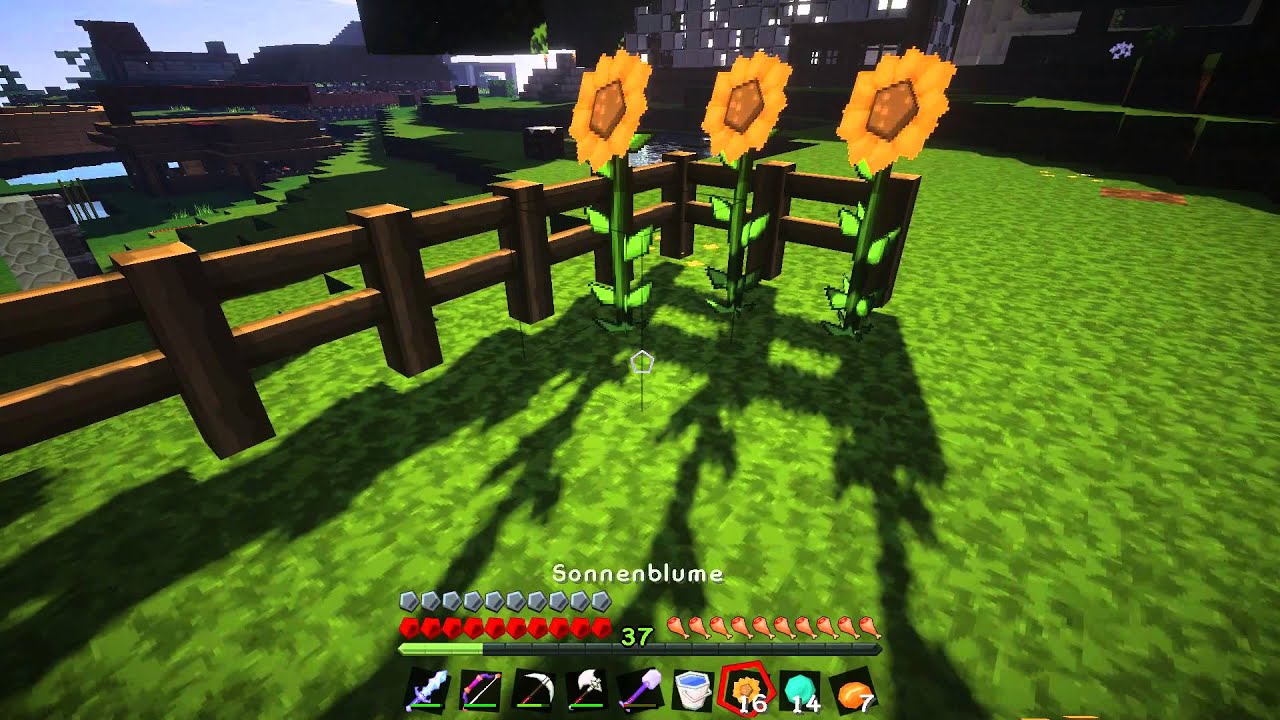Viewport: 1280px width, 720px height.
Task: Select the purple shovel slot
Action: 640,690
